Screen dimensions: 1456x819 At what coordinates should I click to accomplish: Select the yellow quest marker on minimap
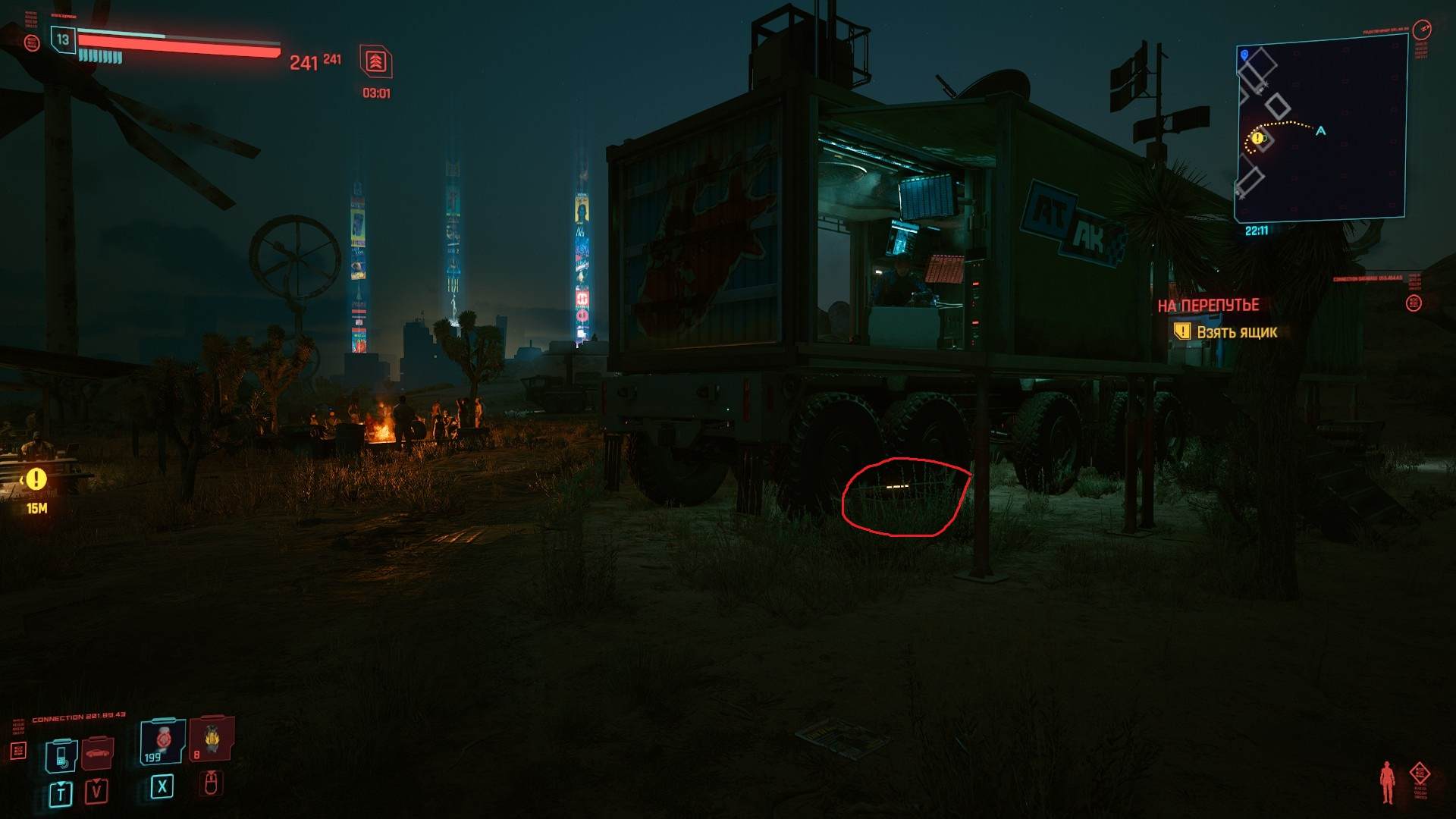click(1257, 138)
